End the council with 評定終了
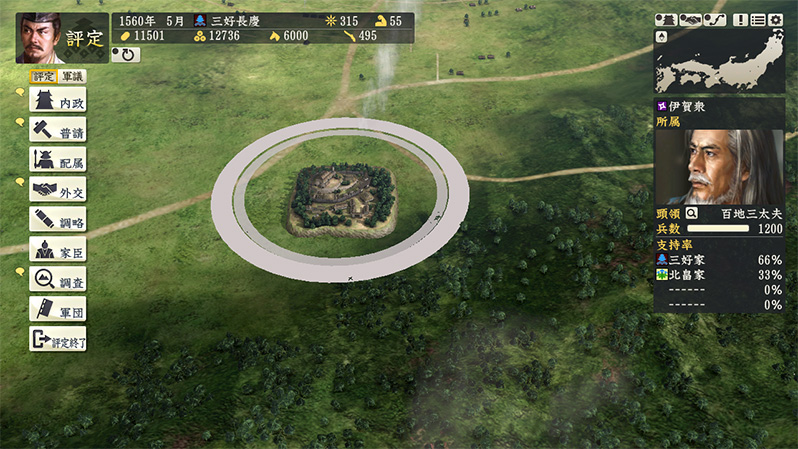798x449 pixels. [x=58, y=338]
